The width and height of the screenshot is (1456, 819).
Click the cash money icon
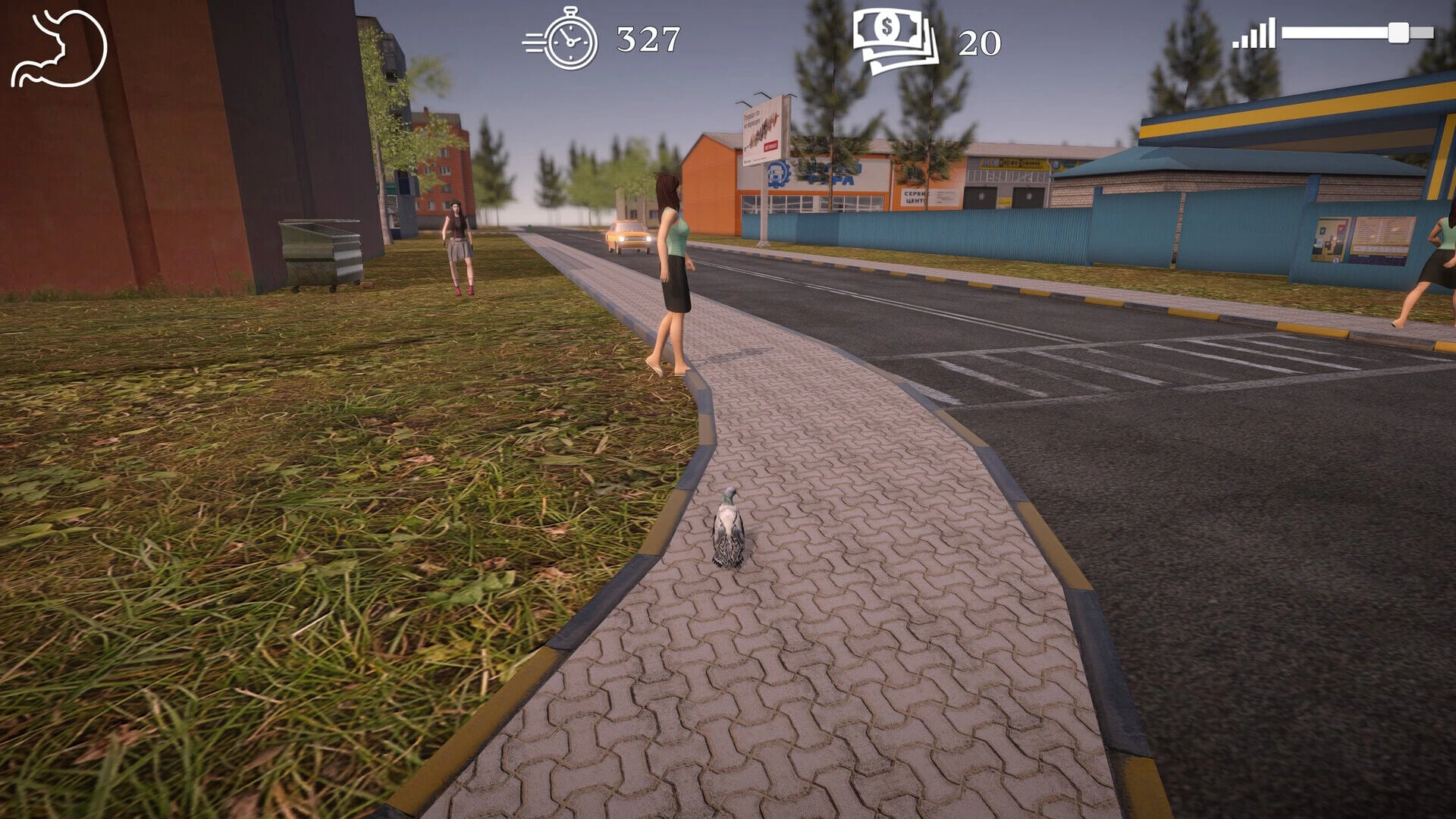click(895, 41)
